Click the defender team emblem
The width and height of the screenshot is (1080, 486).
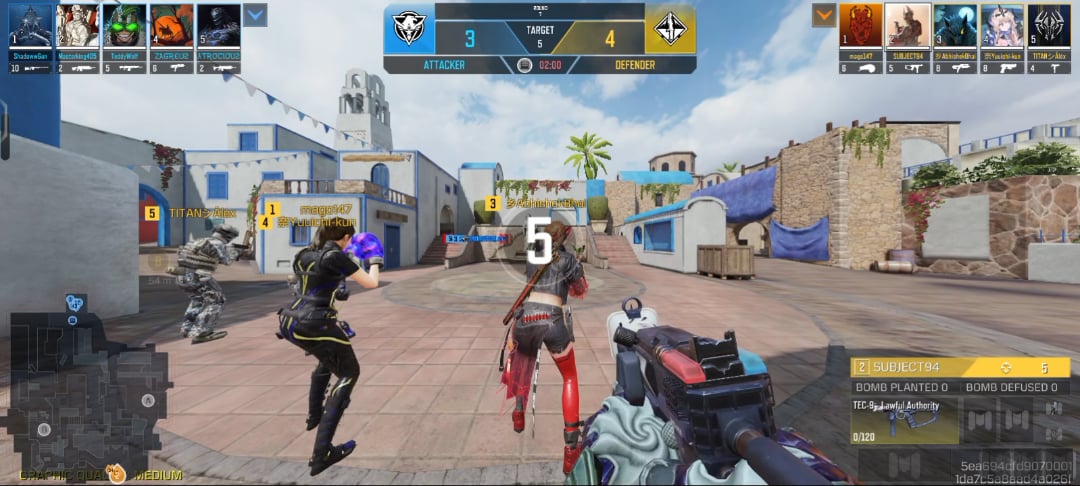click(x=671, y=29)
